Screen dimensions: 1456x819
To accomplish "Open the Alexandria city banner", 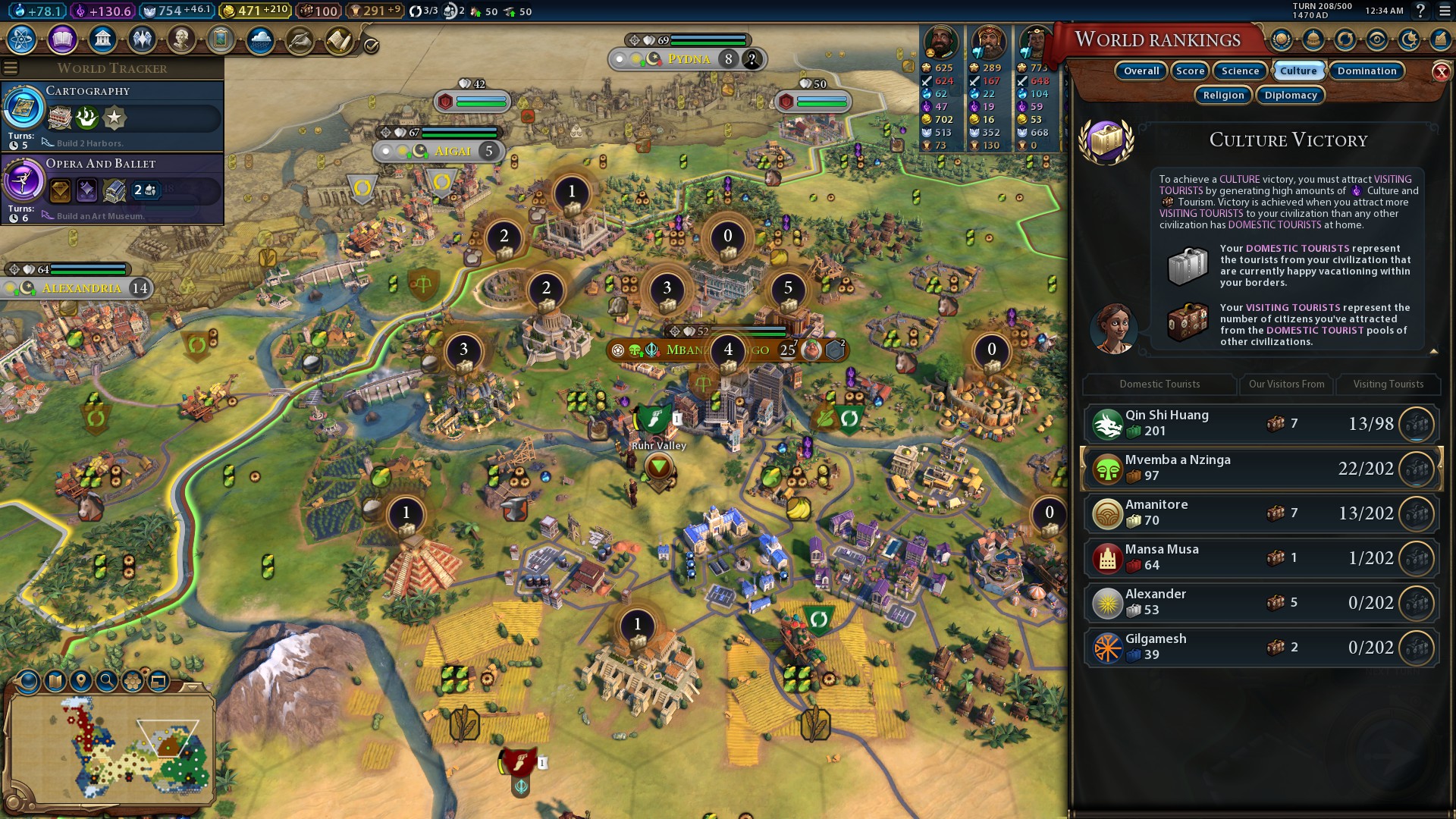I will pos(81,288).
